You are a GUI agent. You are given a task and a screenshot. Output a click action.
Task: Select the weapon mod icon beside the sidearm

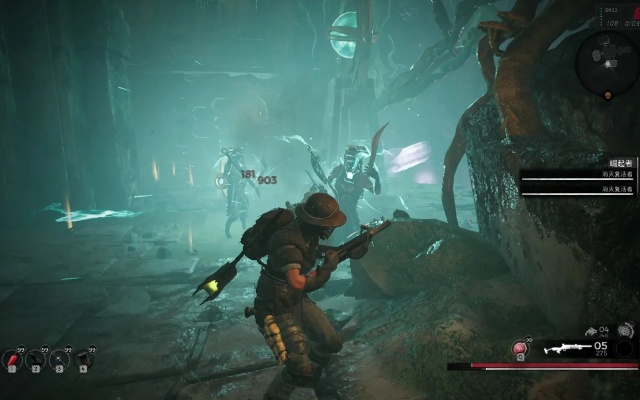click(625, 330)
